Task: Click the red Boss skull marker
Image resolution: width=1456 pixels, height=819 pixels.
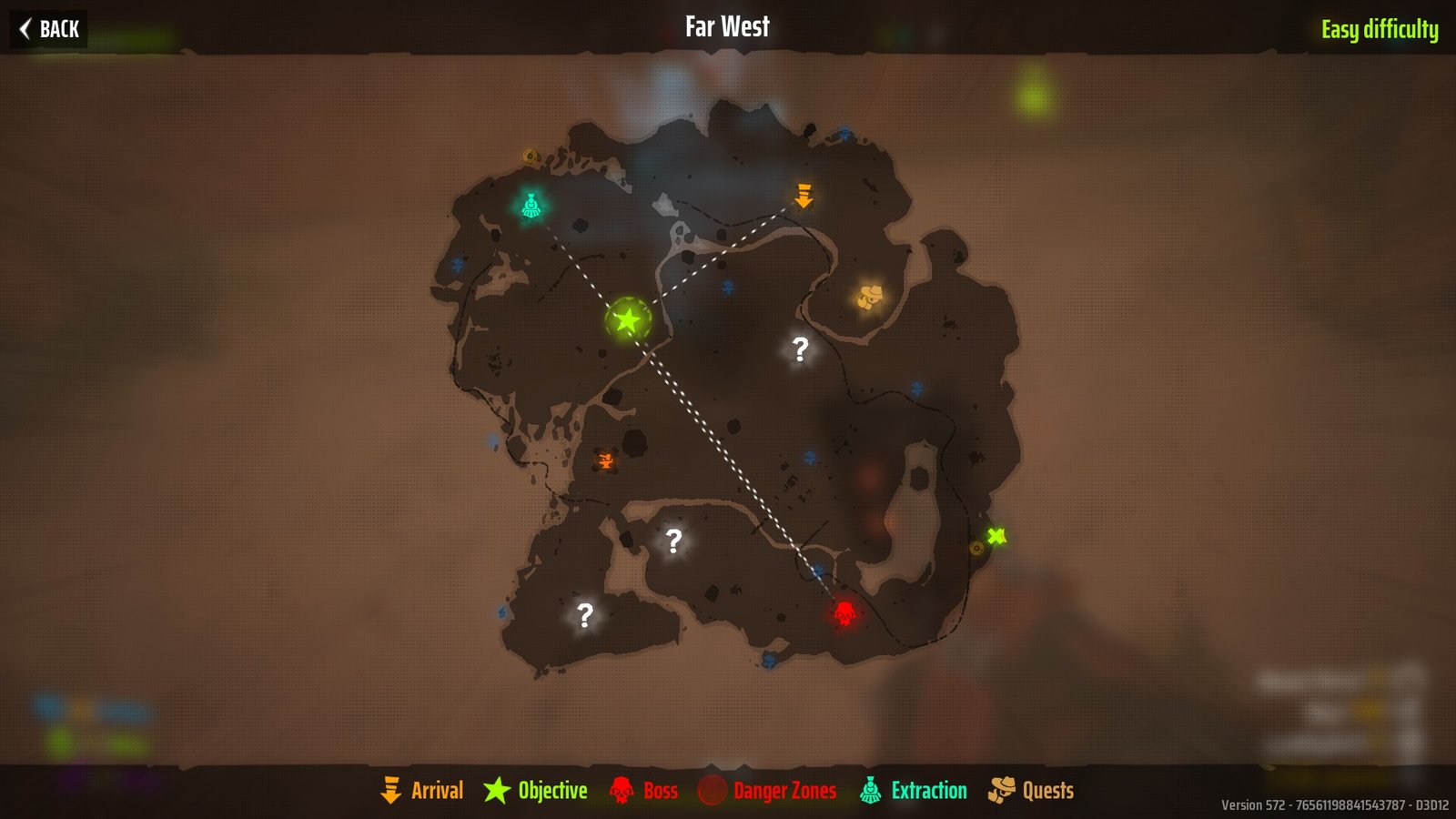Action: [844, 614]
